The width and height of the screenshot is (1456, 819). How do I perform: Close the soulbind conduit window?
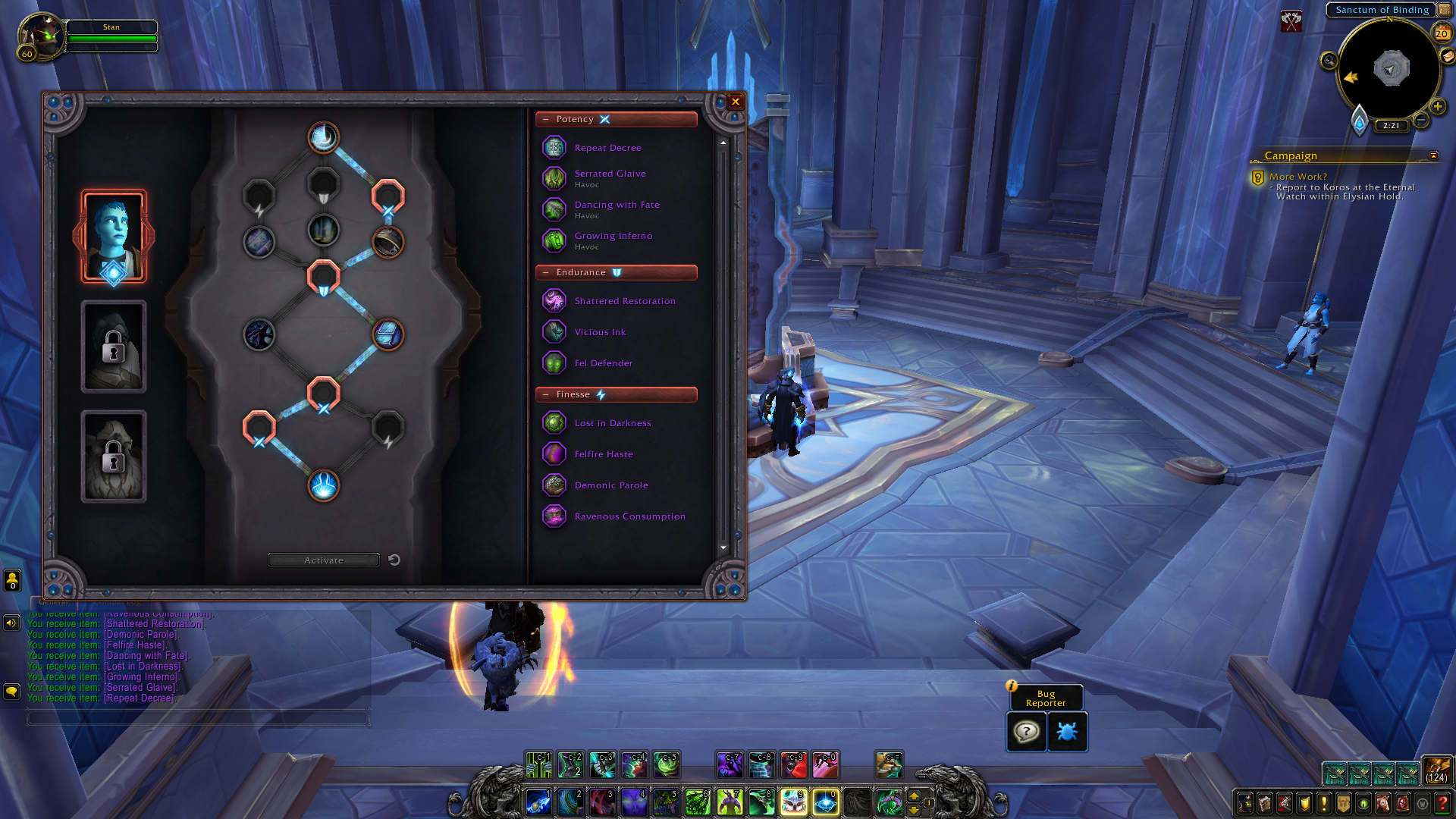[735, 102]
